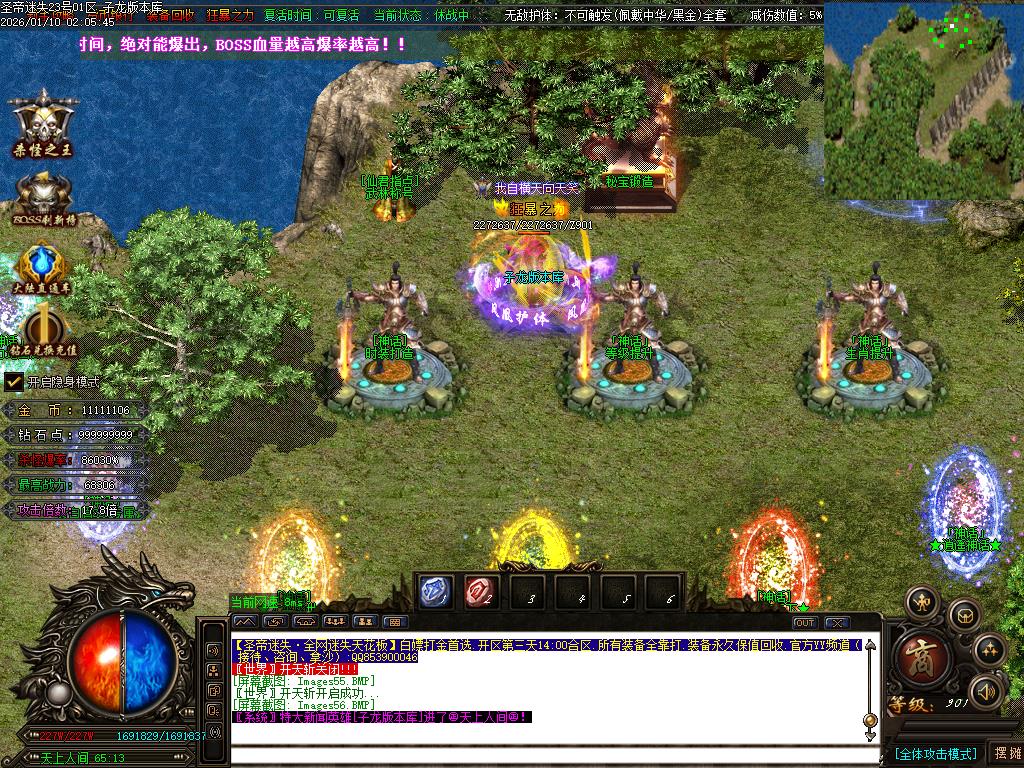Click the 装备回收 top menu entry

coord(171,16)
